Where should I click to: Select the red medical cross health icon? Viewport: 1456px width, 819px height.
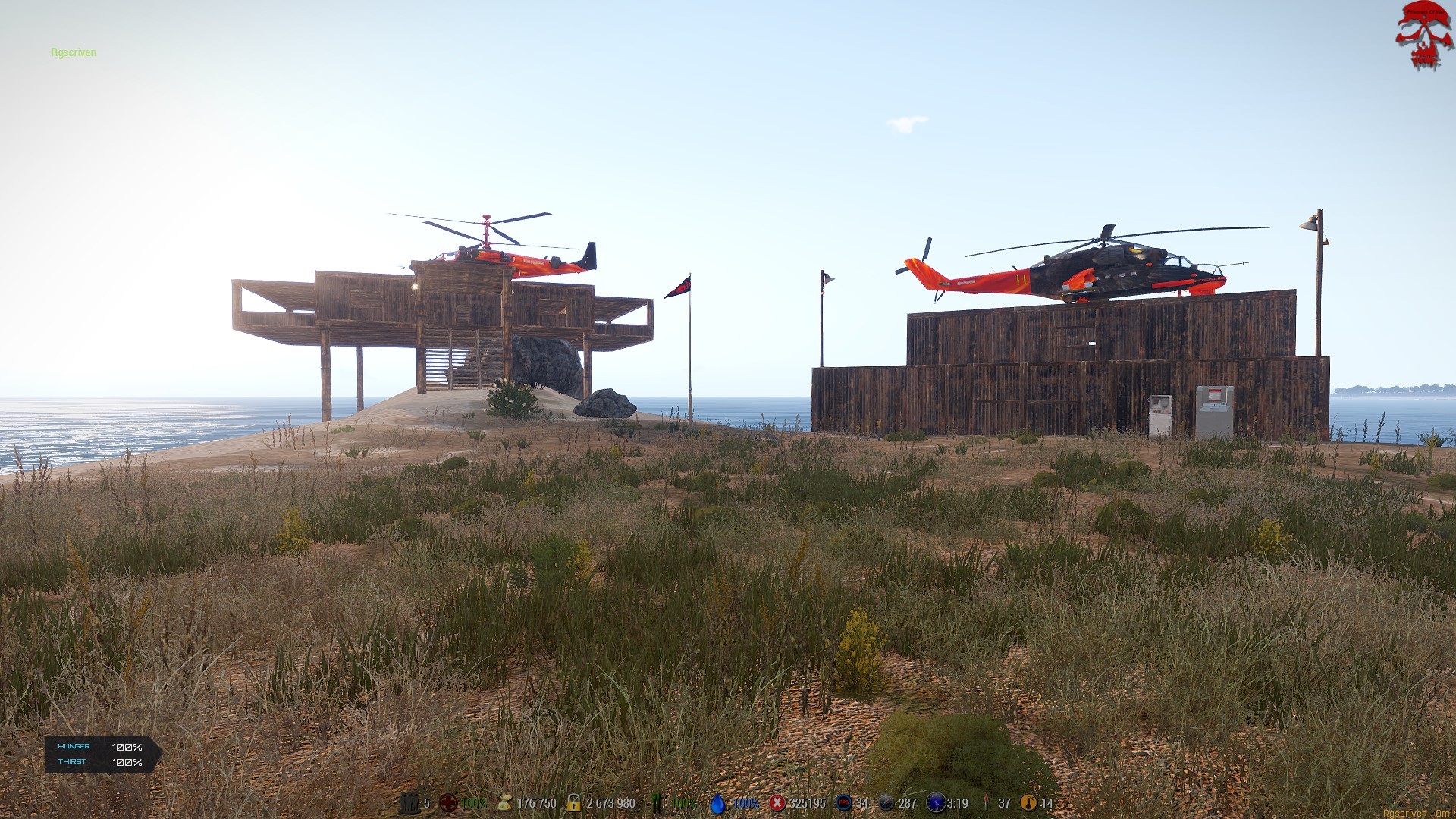coord(448,803)
